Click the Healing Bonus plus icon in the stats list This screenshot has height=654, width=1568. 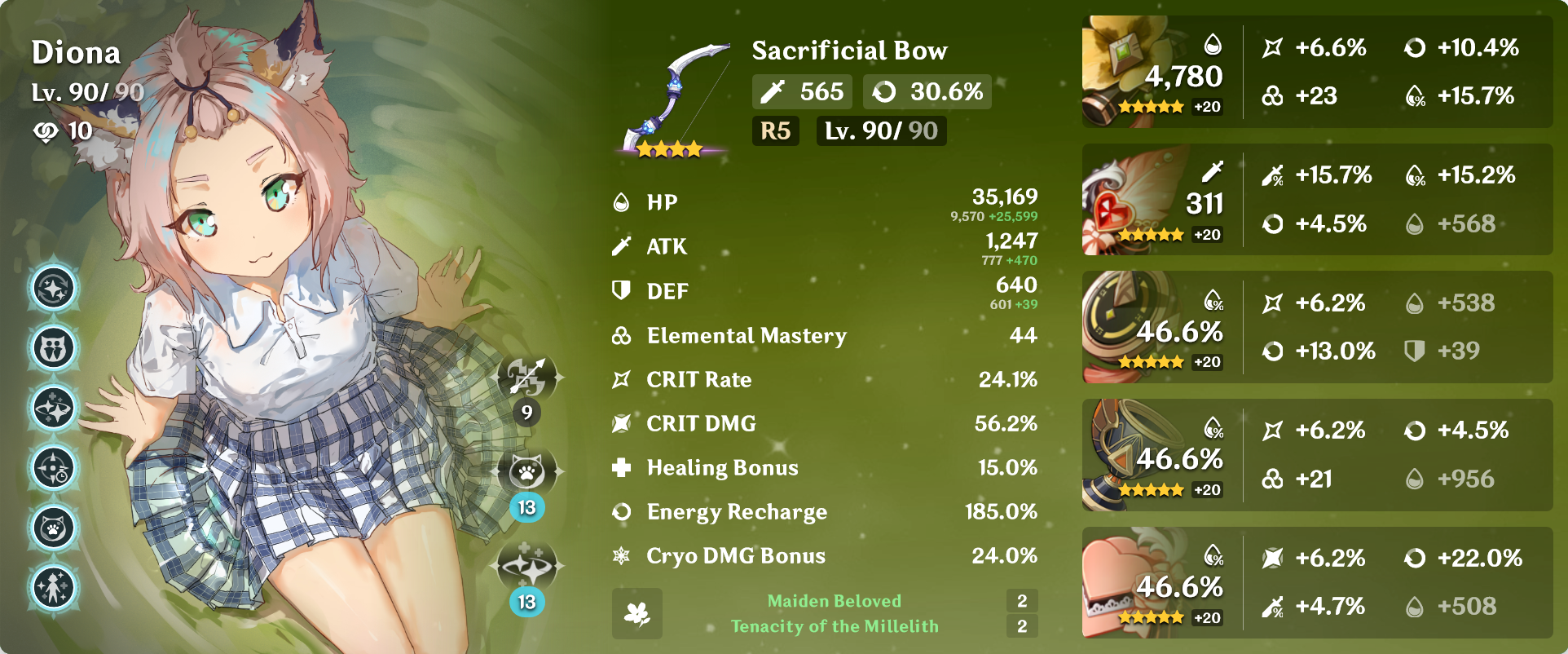(621, 468)
